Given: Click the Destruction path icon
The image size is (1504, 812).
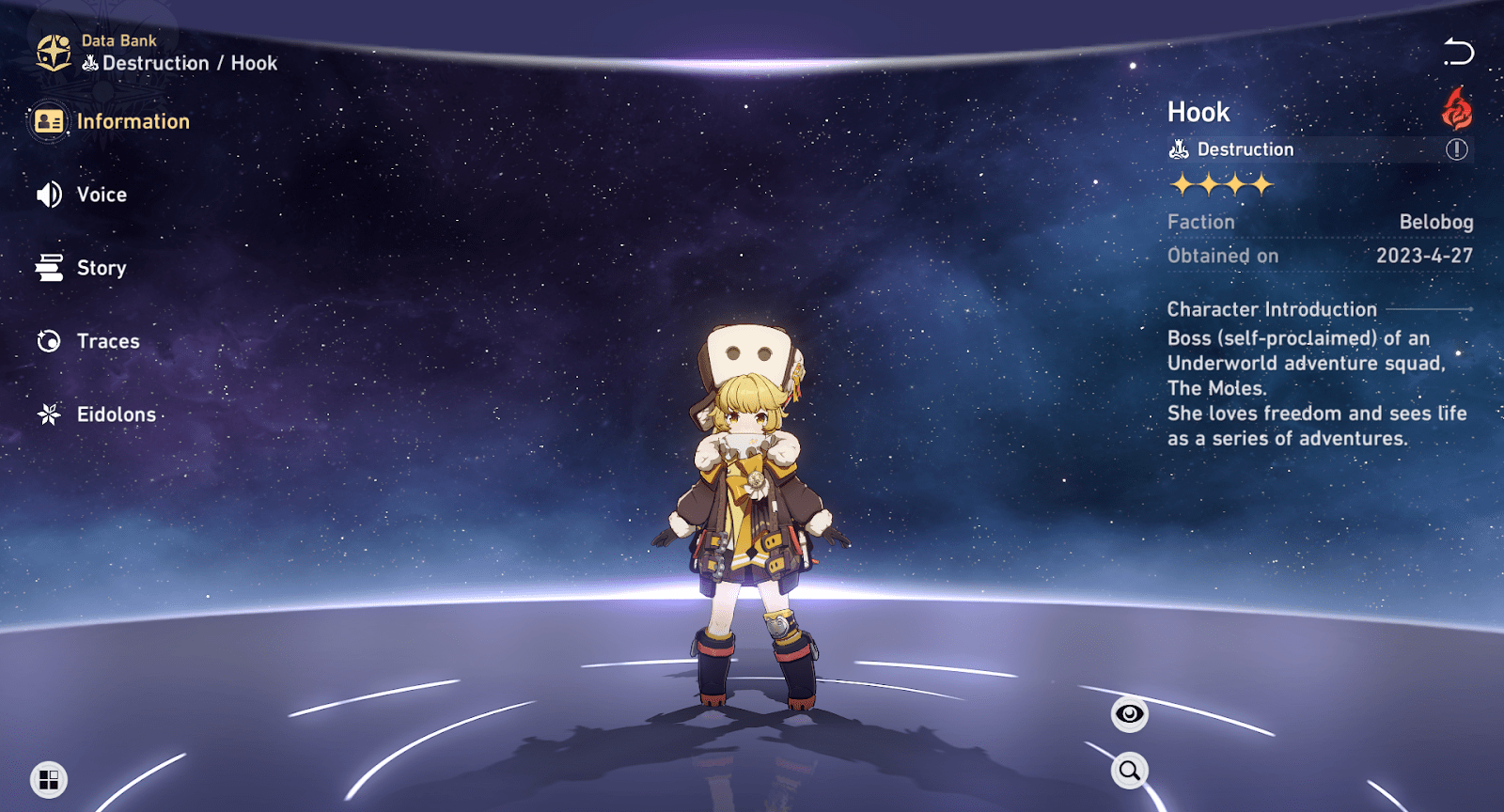Looking at the screenshot, I should [1177, 148].
